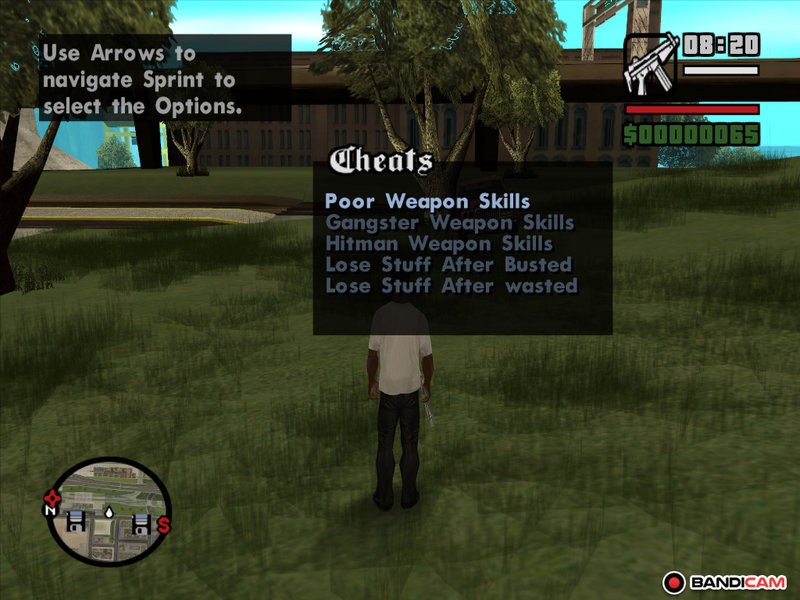Click the circular radar minimap
Screen dimensions: 800x600
point(108,511)
